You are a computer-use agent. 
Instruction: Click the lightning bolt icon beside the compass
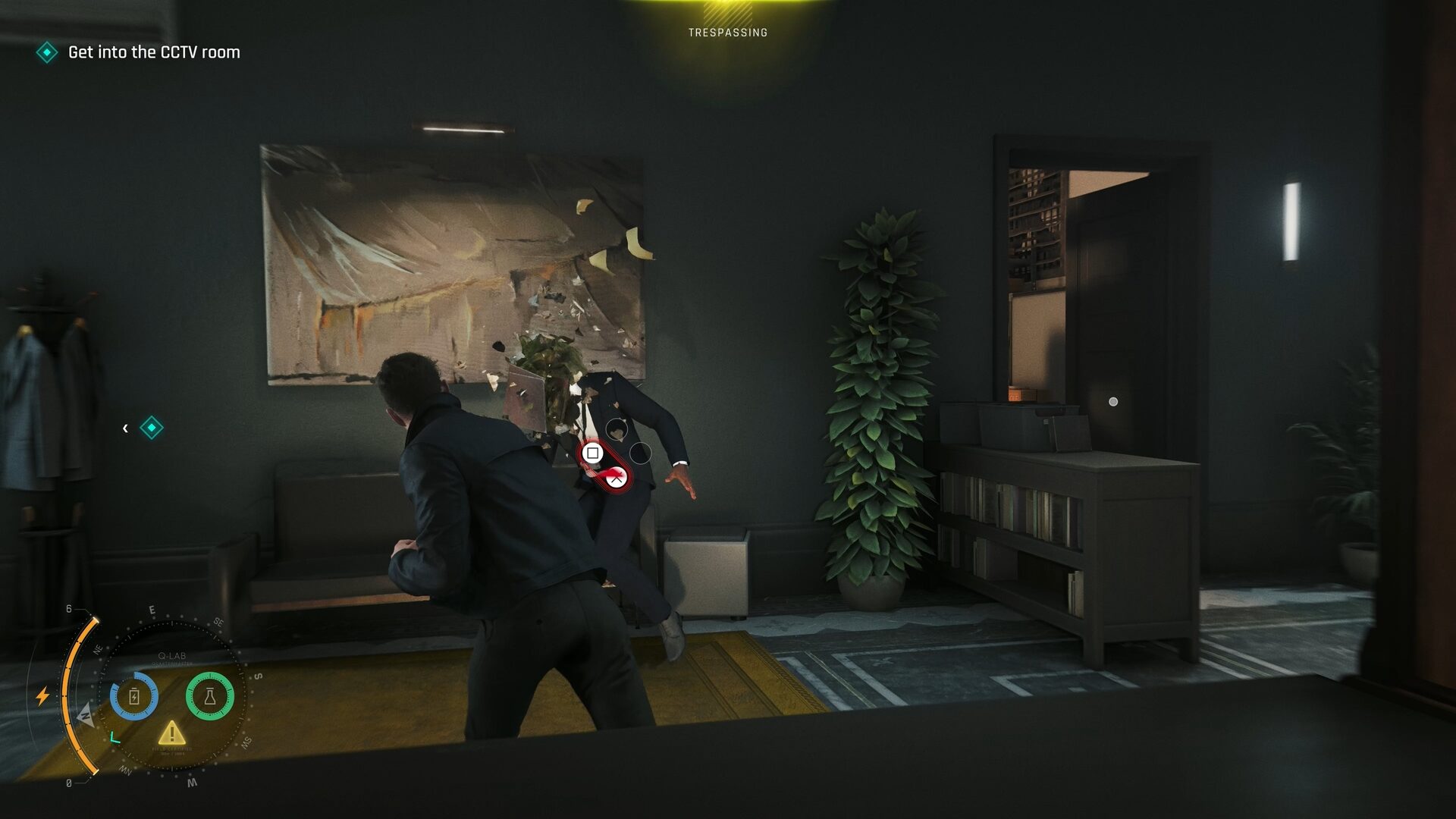pyautogui.click(x=42, y=695)
